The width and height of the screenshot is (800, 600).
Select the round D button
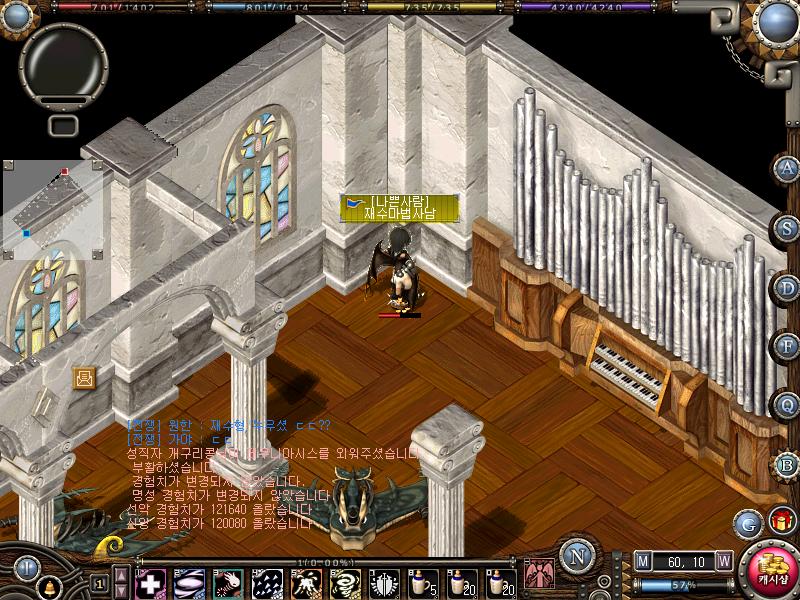pyautogui.click(x=788, y=287)
